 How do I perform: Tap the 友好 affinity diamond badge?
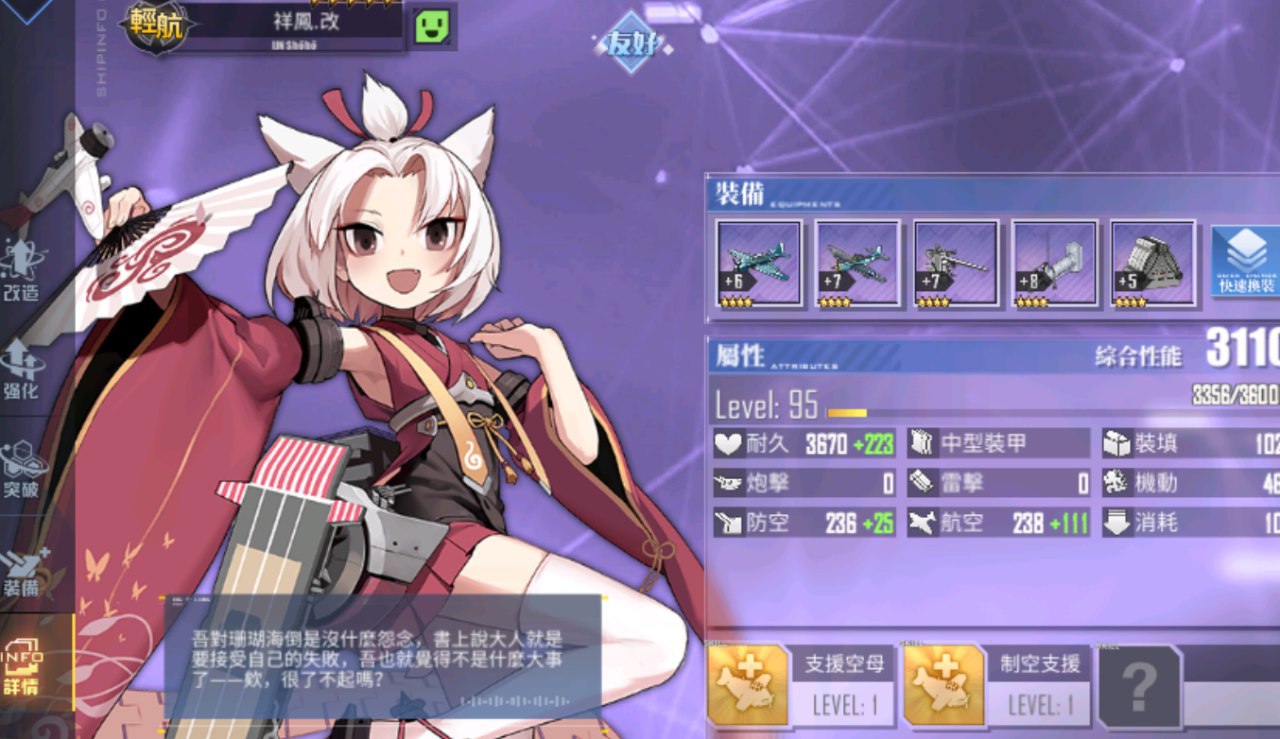pyautogui.click(x=630, y=42)
